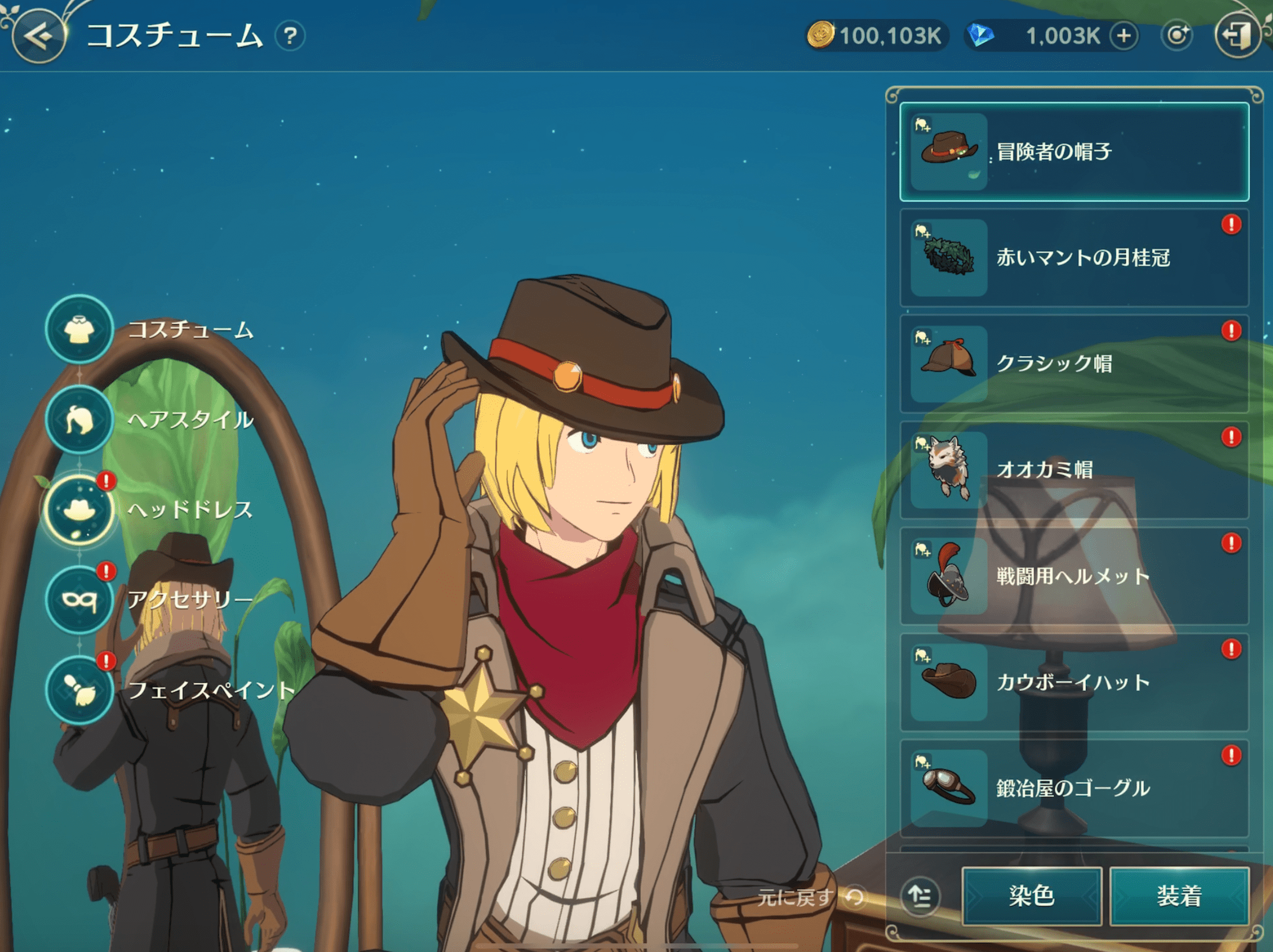Open the costume help question mark
This screenshot has width=1273, height=952.
(290, 36)
